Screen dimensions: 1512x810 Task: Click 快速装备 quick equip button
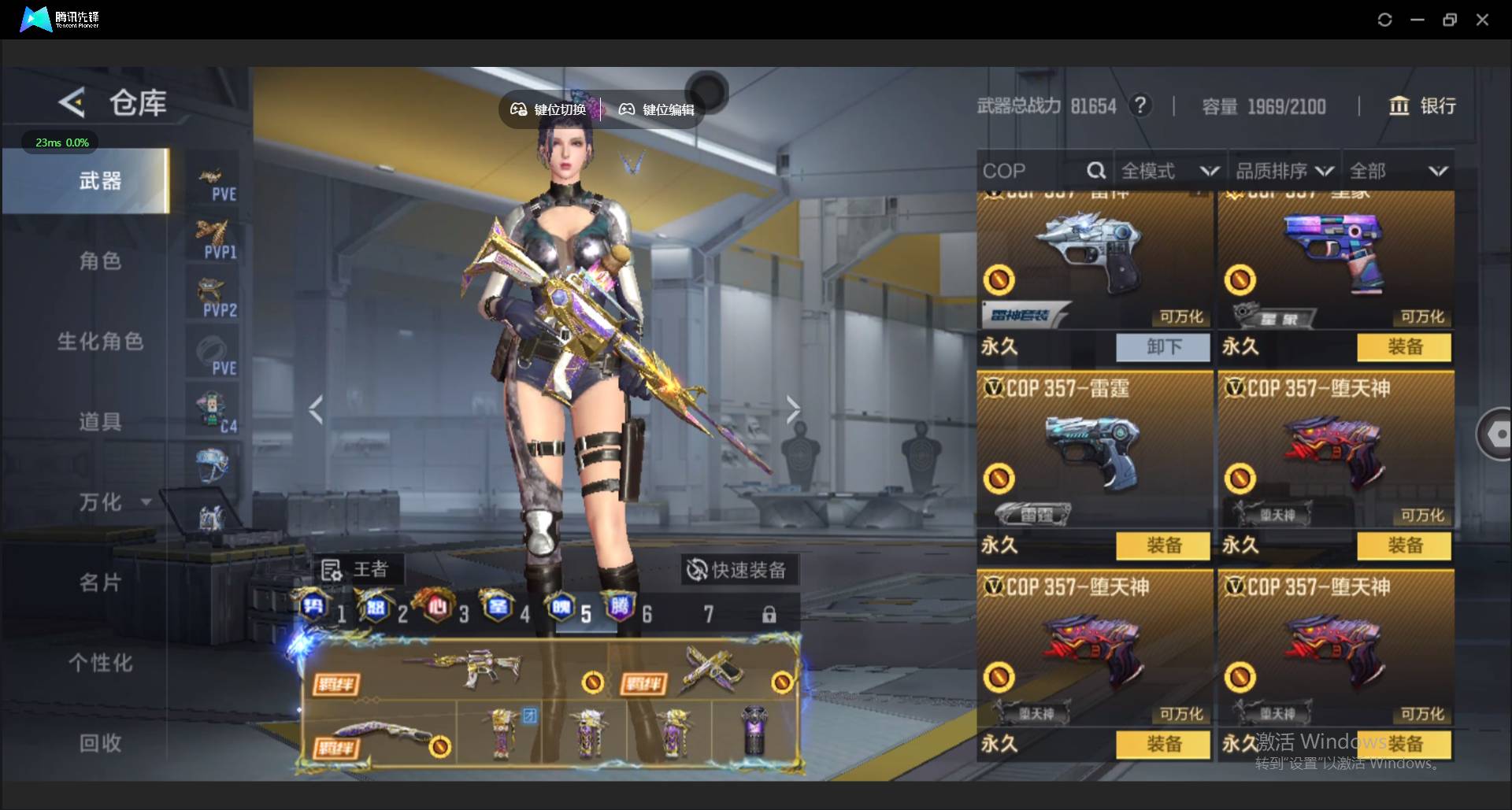click(x=738, y=570)
